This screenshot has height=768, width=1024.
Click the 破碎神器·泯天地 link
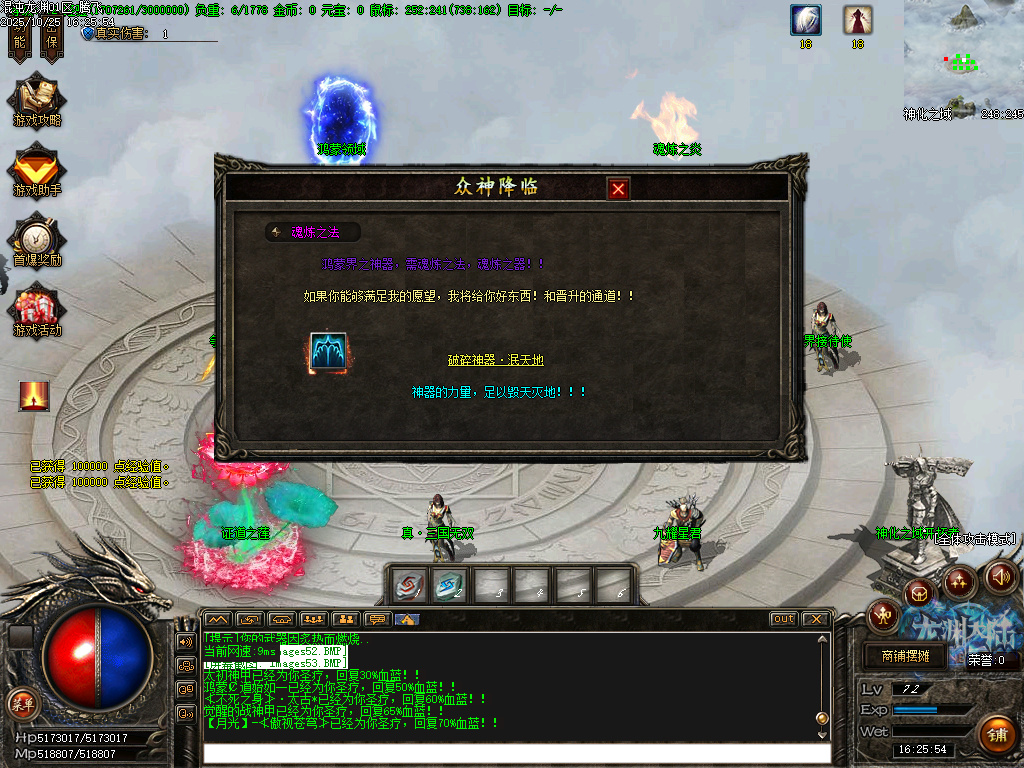pyautogui.click(x=495, y=360)
